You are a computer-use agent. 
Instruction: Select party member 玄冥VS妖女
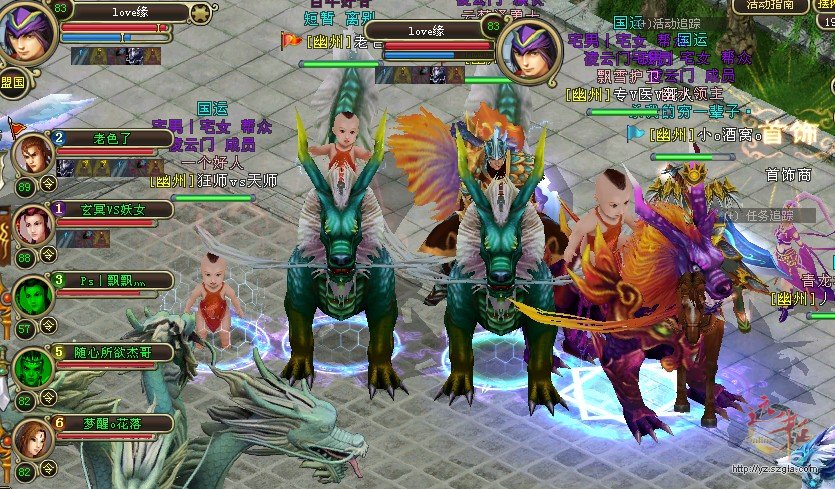pos(34,225)
